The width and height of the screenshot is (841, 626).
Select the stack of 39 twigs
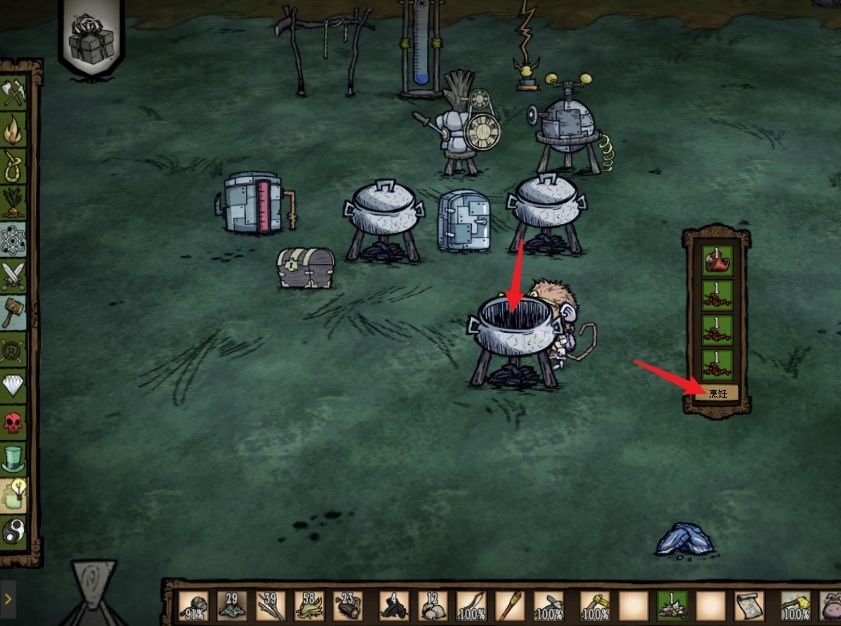click(270, 605)
